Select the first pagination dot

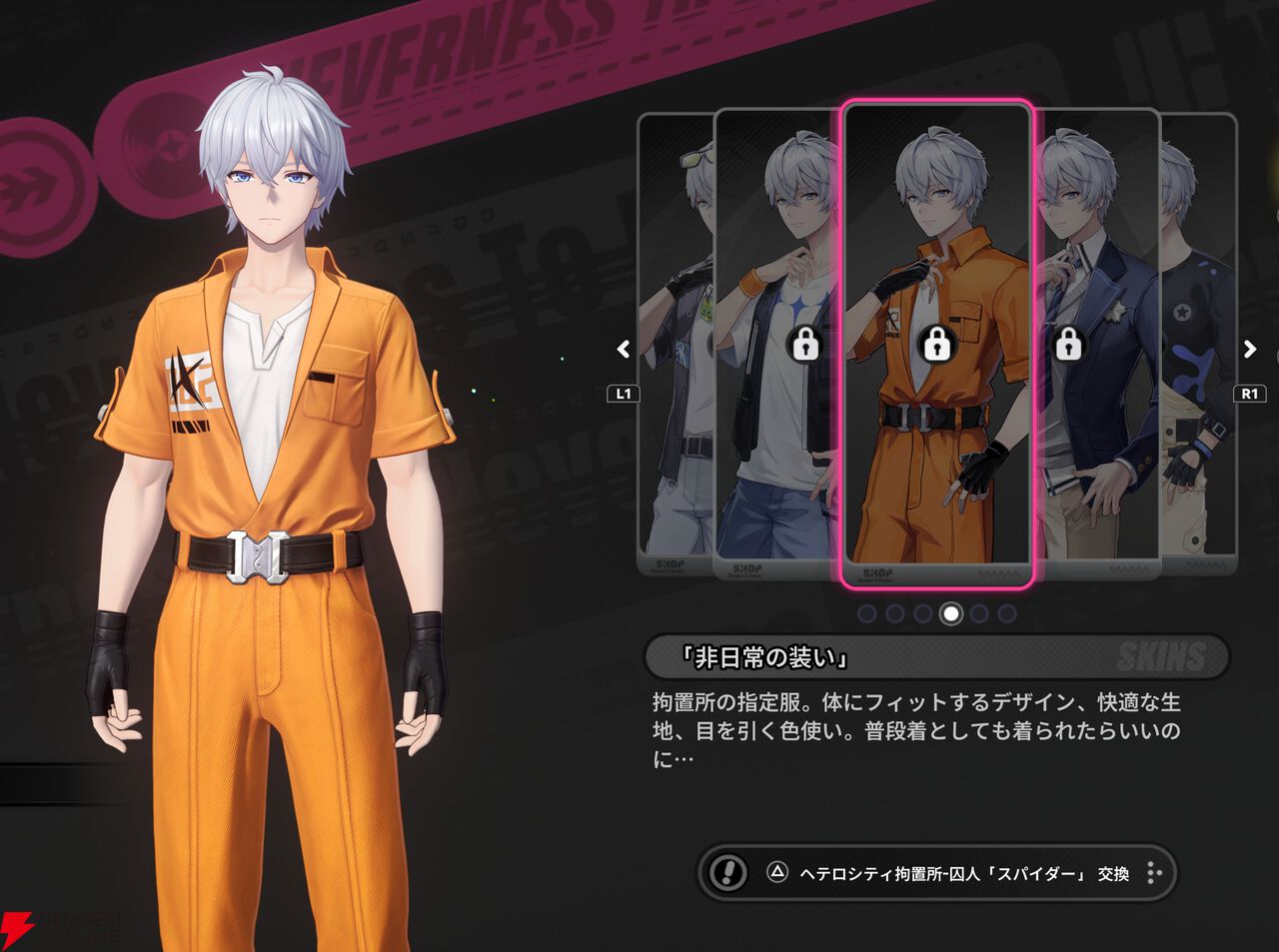point(867,614)
